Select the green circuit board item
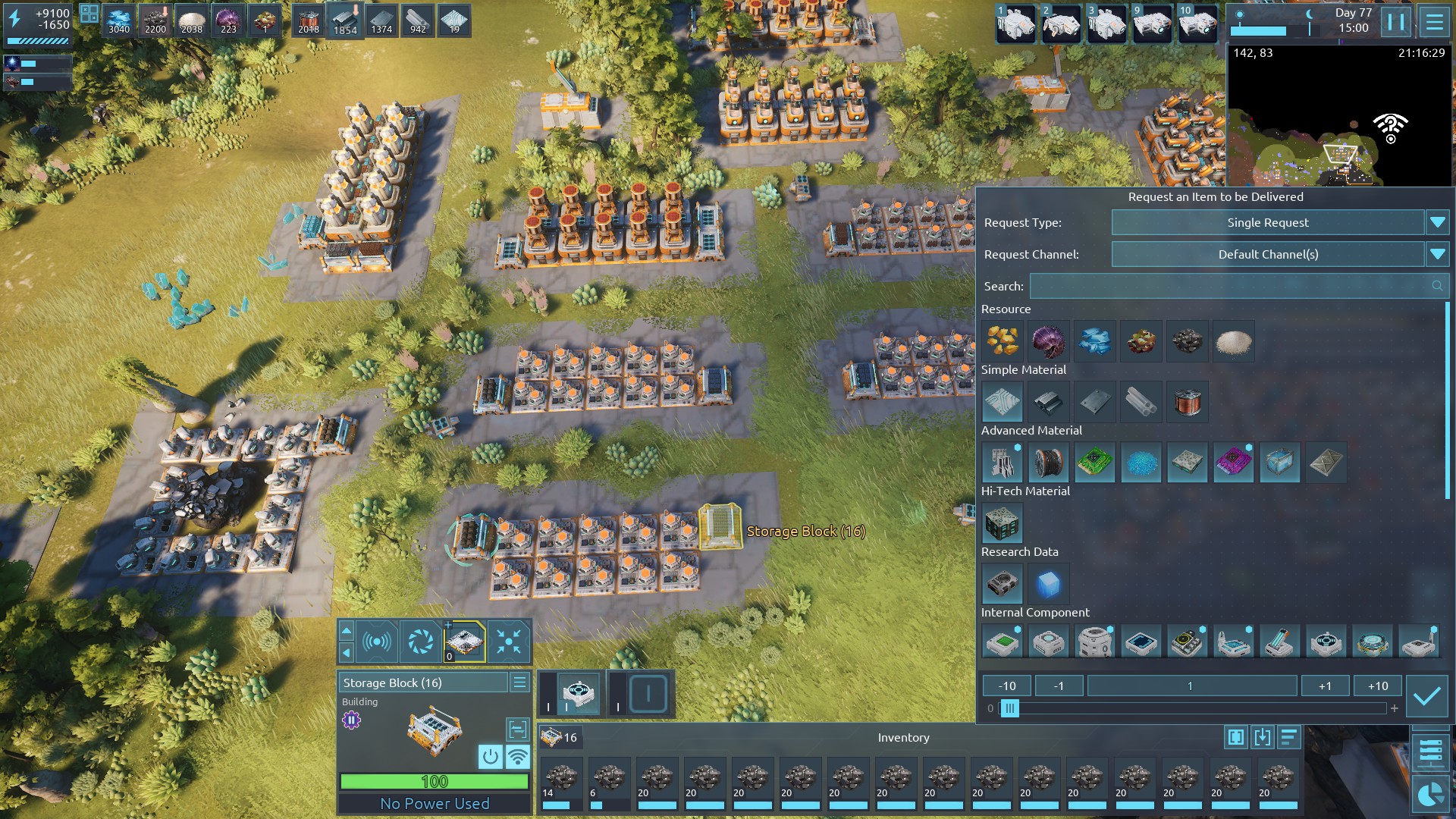The image size is (1456, 819). point(1094,463)
